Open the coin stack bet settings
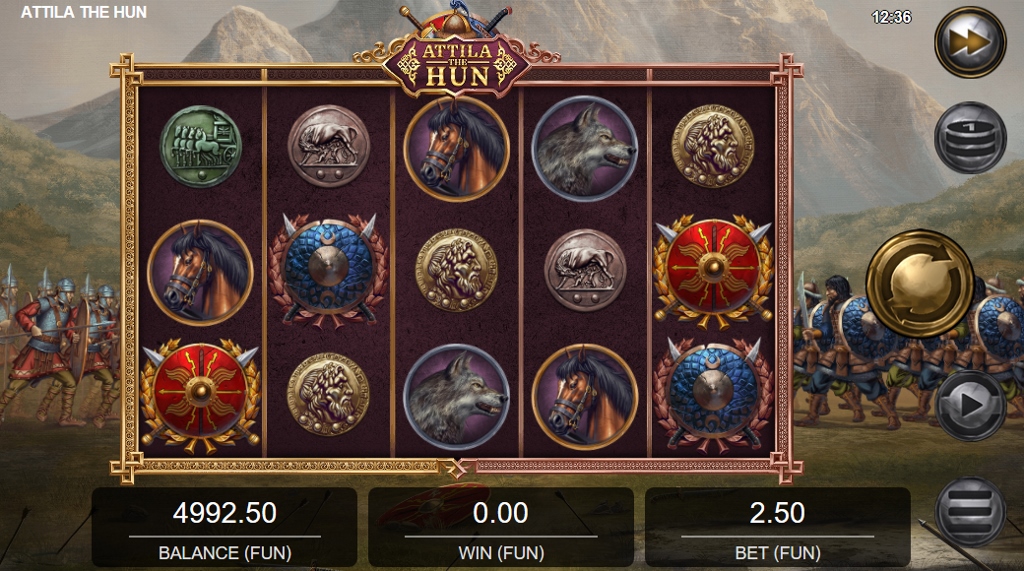1024x571 pixels. (969, 138)
